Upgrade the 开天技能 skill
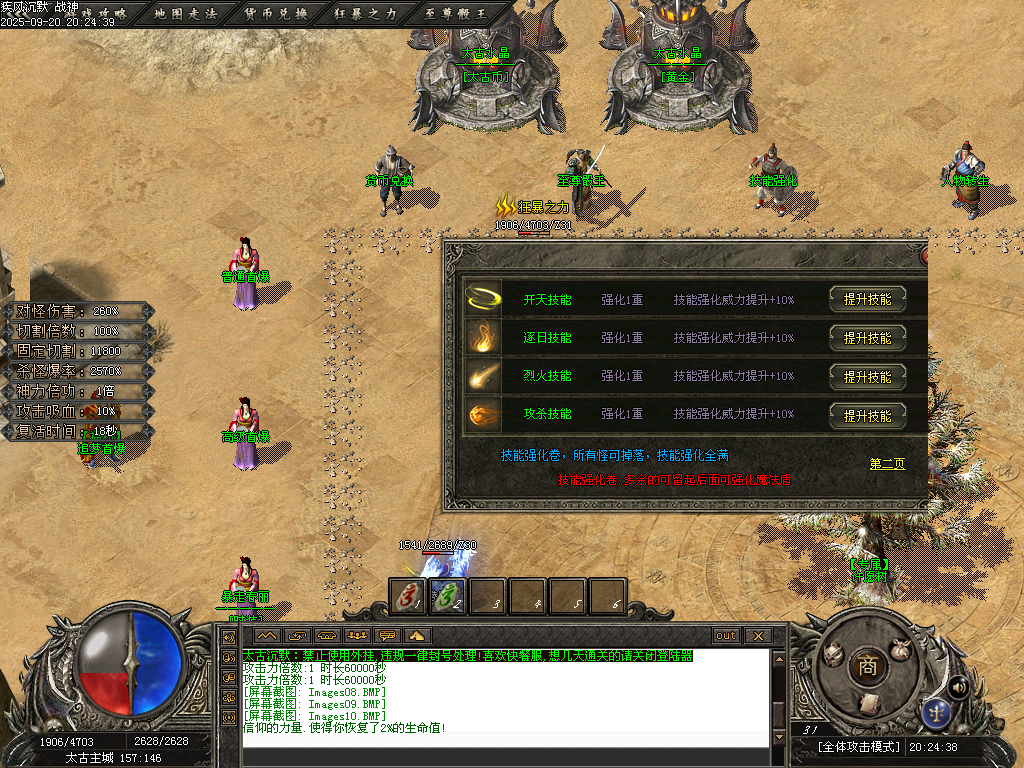 click(867, 299)
